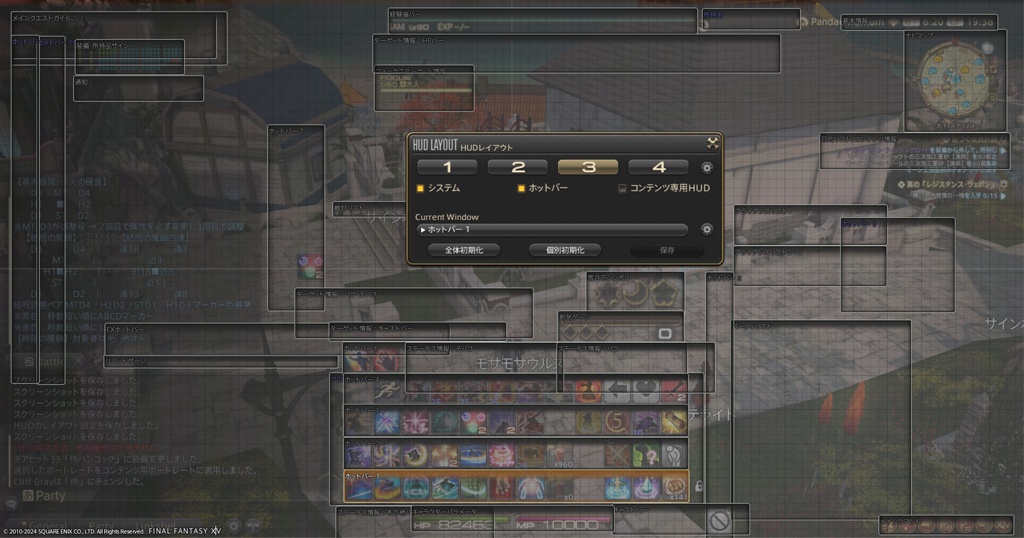
Task: Open the Current Window dropdown showing ホットバー 1
Action: [x=553, y=229]
